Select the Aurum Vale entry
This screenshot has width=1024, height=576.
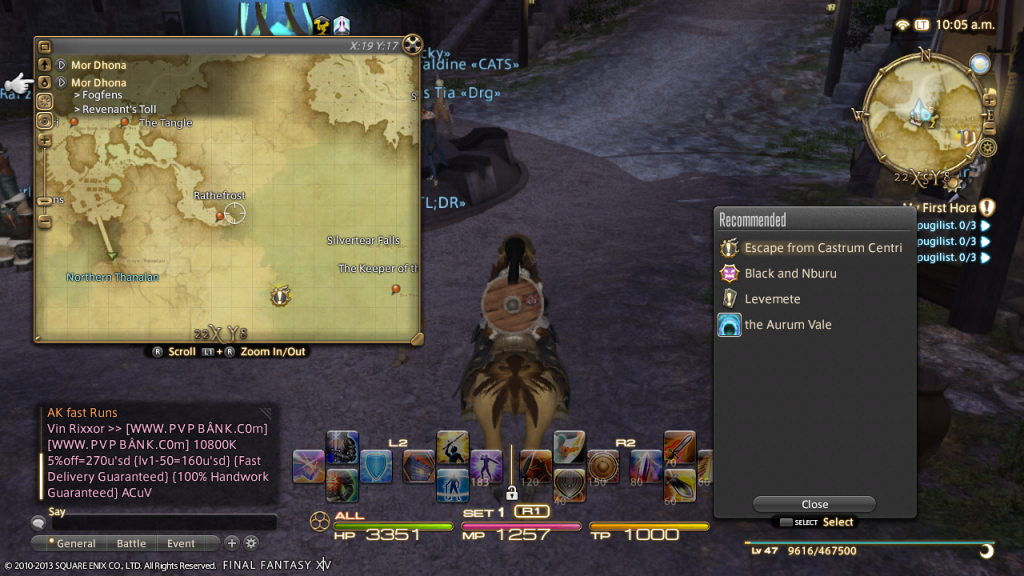pyautogui.click(x=787, y=325)
